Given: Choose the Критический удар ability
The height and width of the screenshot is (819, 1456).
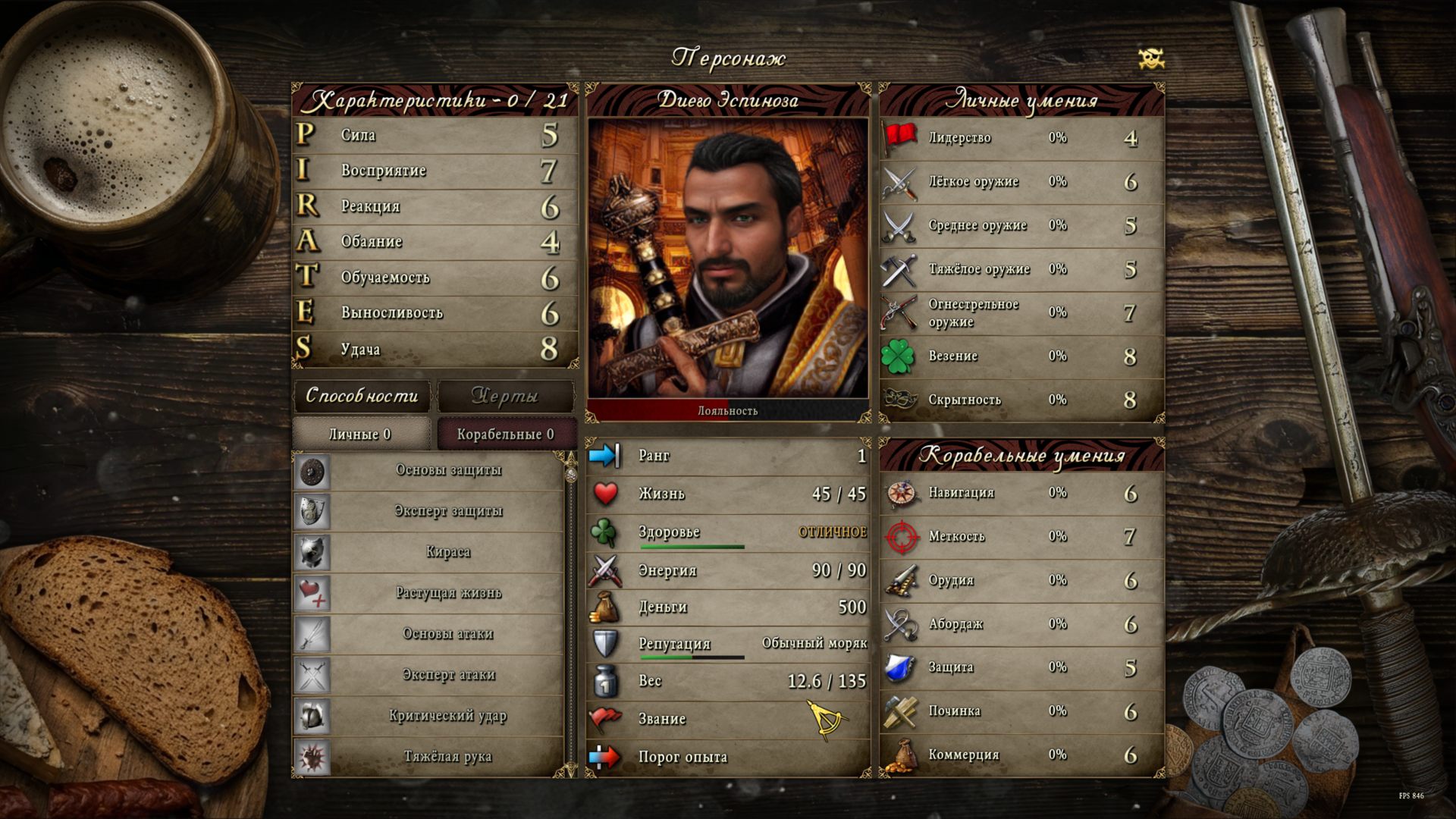Looking at the screenshot, I should (x=447, y=716).
